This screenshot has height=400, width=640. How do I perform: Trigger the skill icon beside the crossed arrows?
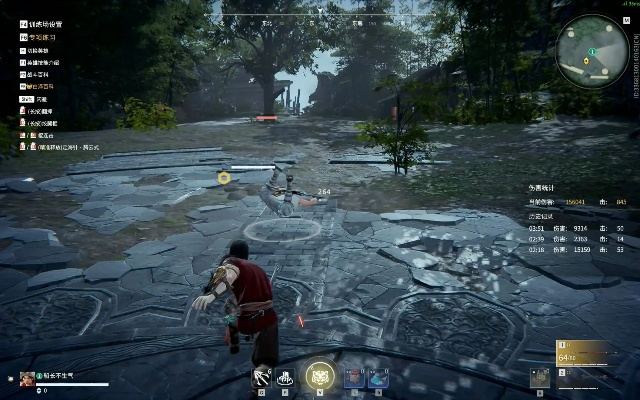pos(284,377)
